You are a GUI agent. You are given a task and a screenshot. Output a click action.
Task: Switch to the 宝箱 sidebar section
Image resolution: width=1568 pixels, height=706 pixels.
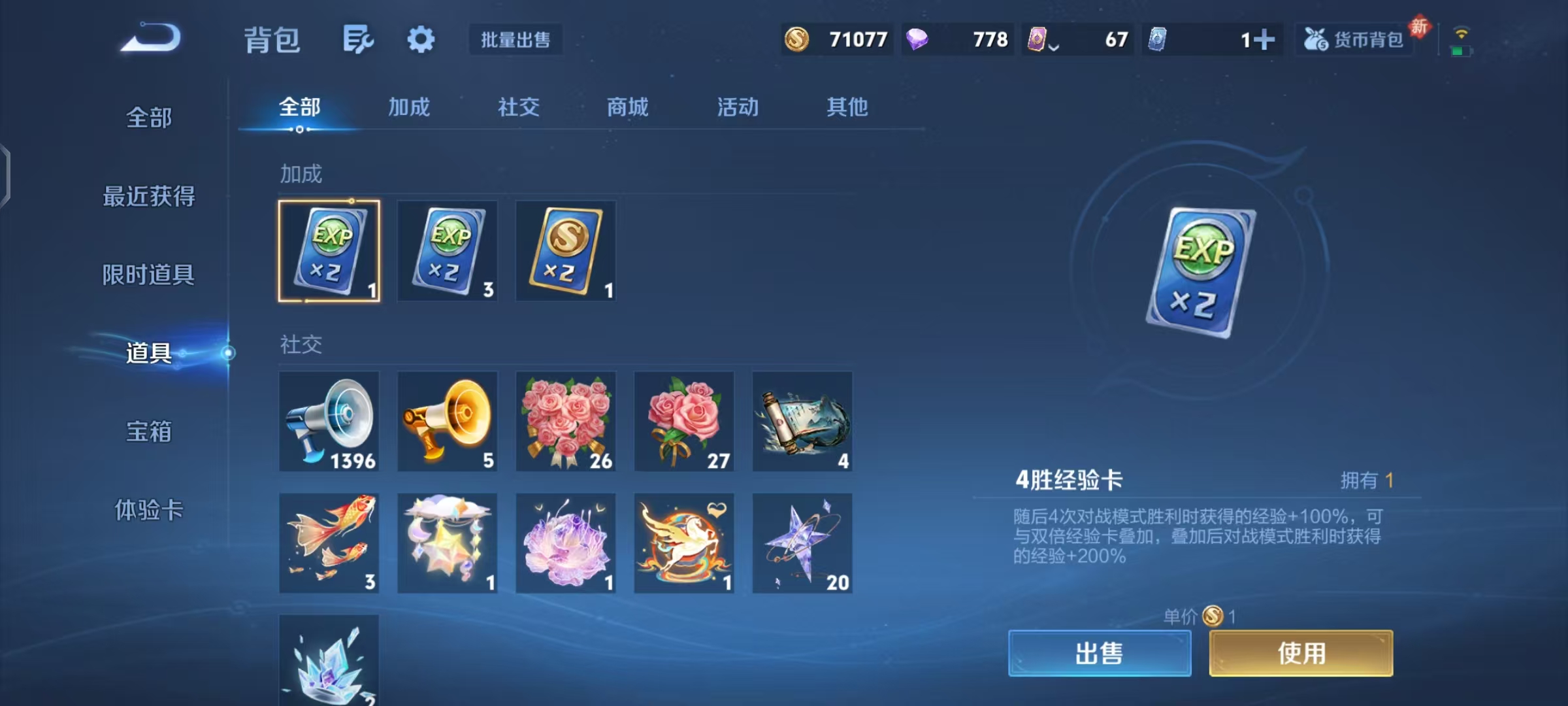(149, 431)
